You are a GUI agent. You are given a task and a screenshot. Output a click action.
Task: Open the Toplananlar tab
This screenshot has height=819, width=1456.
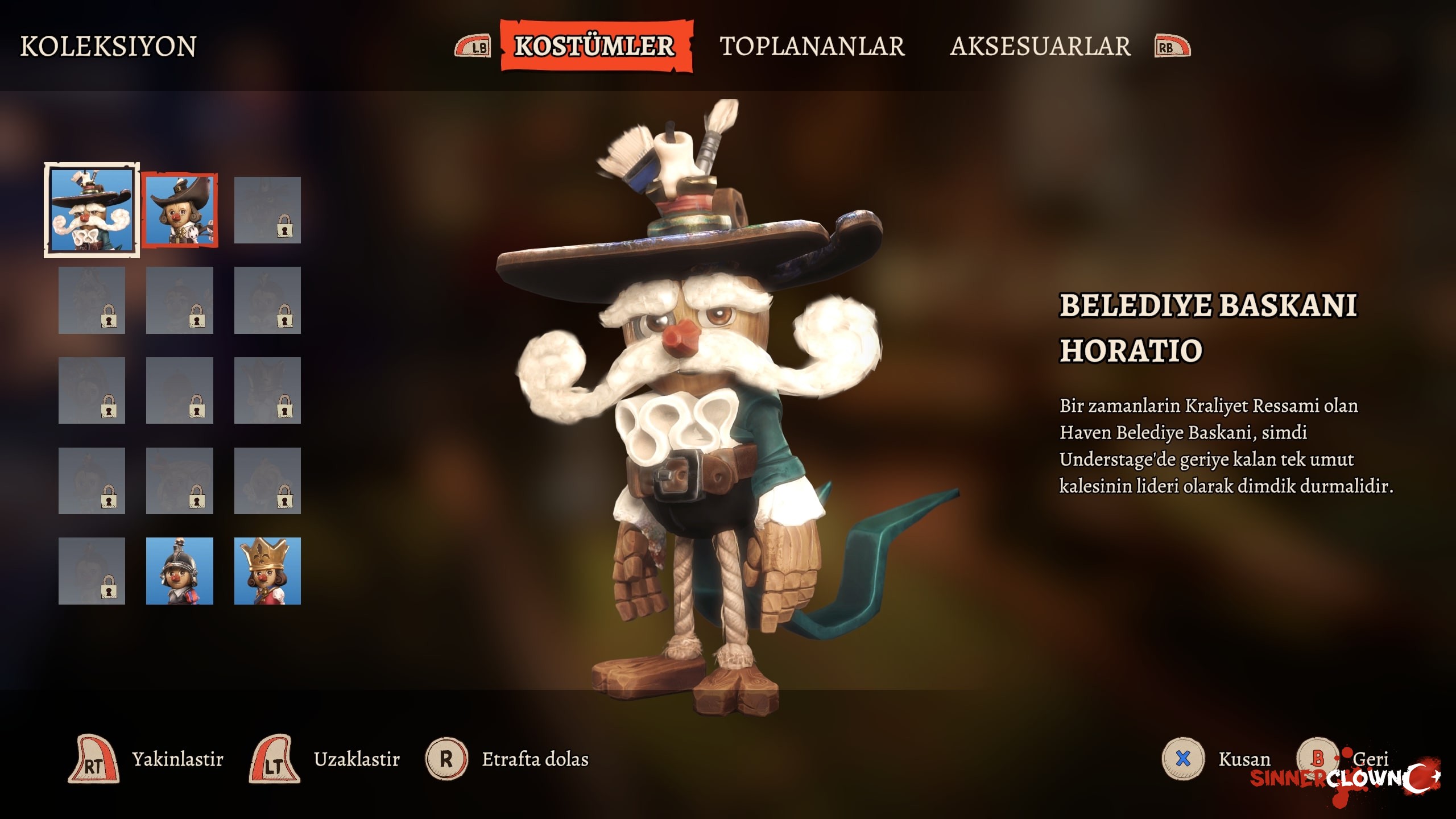[x=812, y=46]
